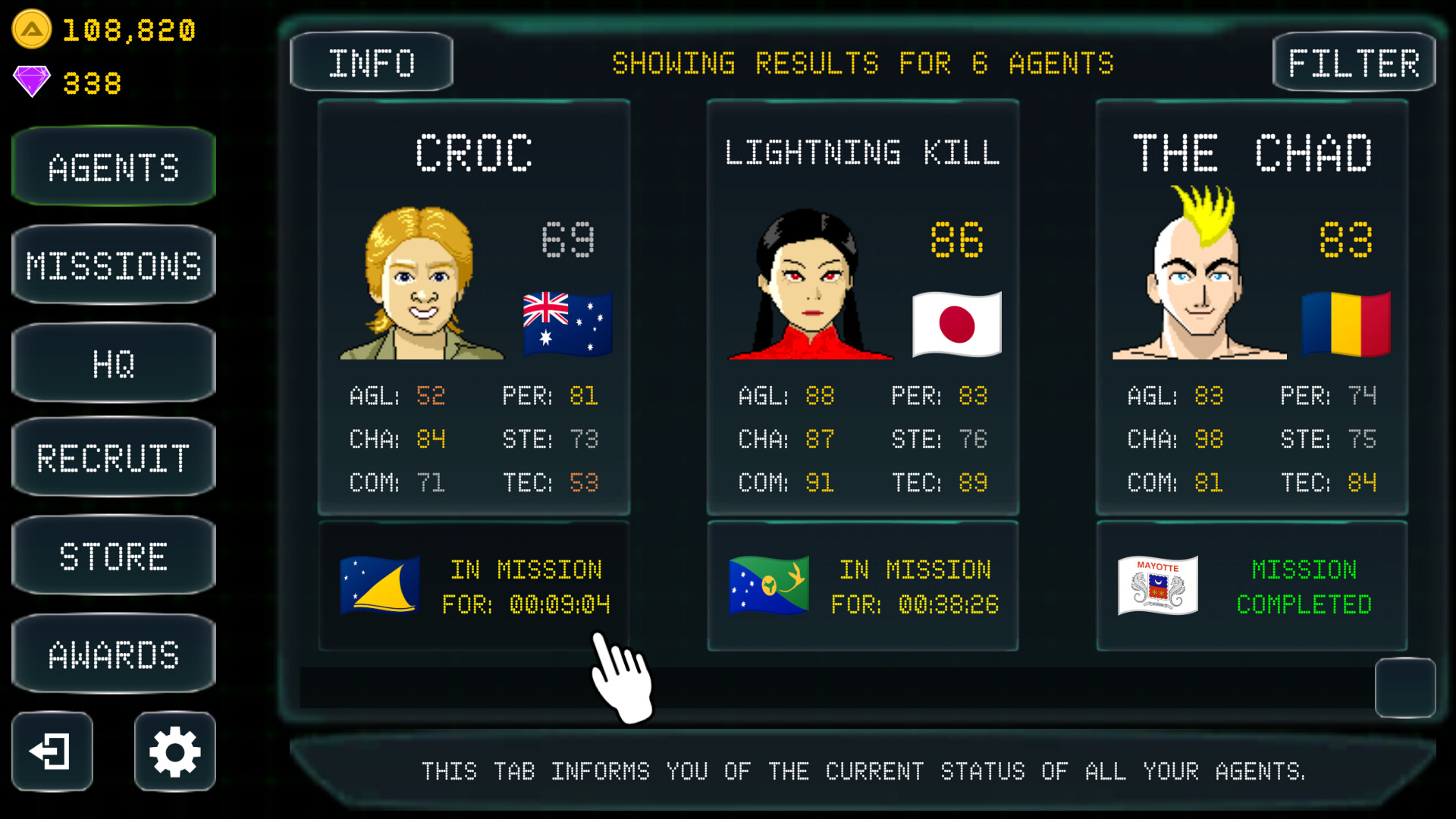Image resolution: width=1456 pixels, height=819 pixels.
Task: Open the FILTER options
Action: [1354, 61]
